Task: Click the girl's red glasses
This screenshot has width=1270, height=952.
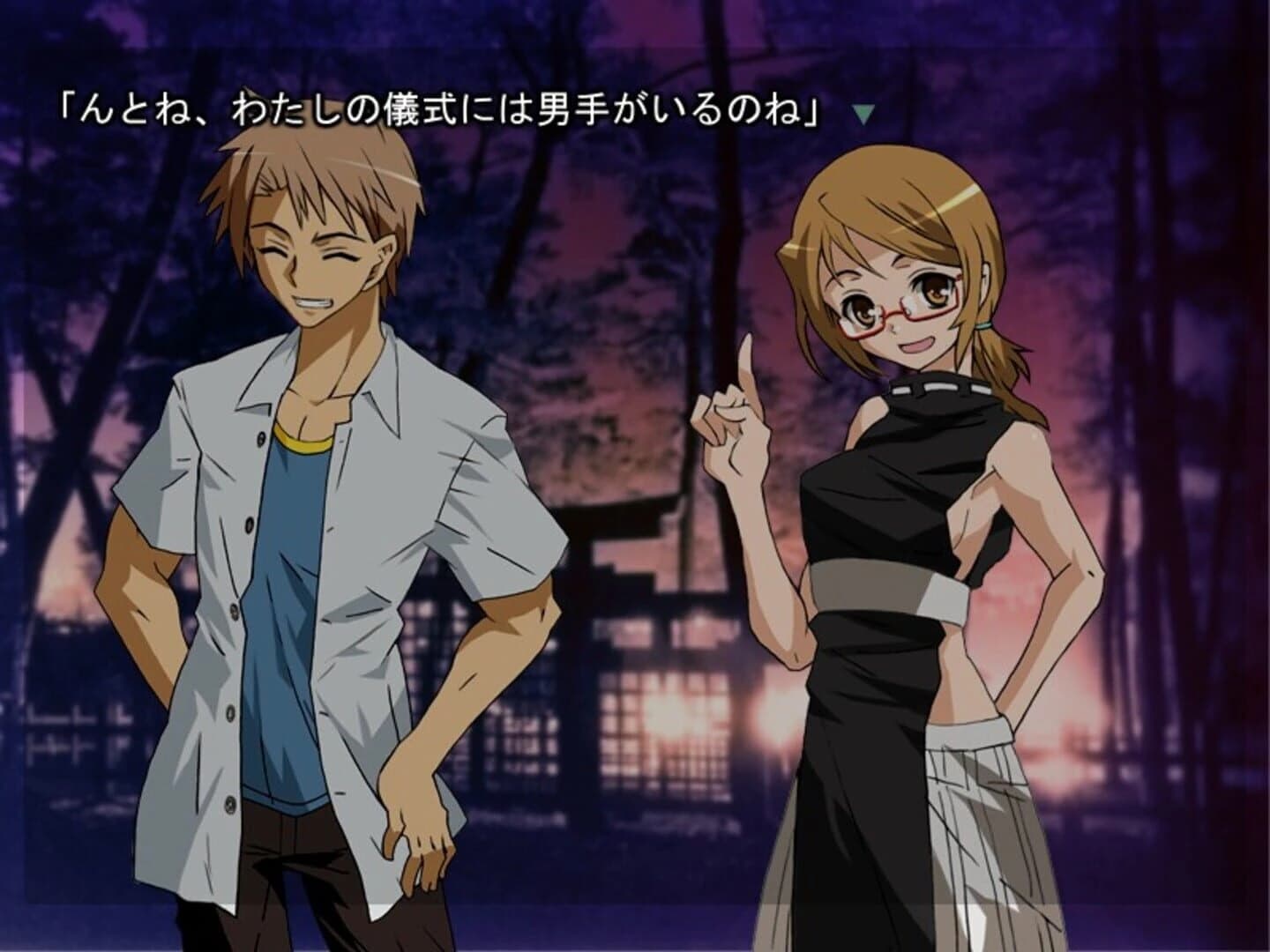Action: [901, 310]
